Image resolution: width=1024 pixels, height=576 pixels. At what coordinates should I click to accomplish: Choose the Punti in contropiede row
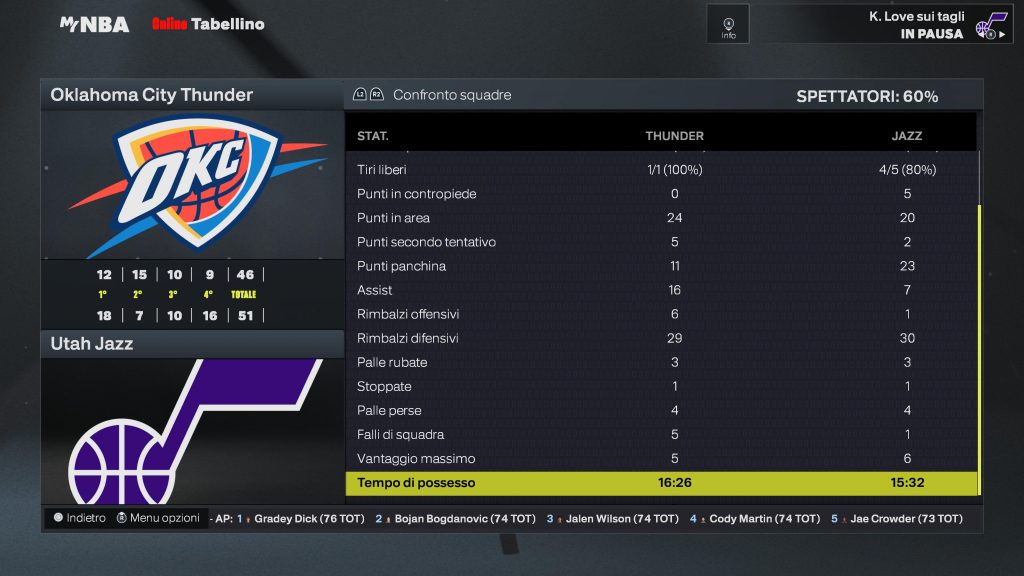pyautogui.click(x=660, y=194)
